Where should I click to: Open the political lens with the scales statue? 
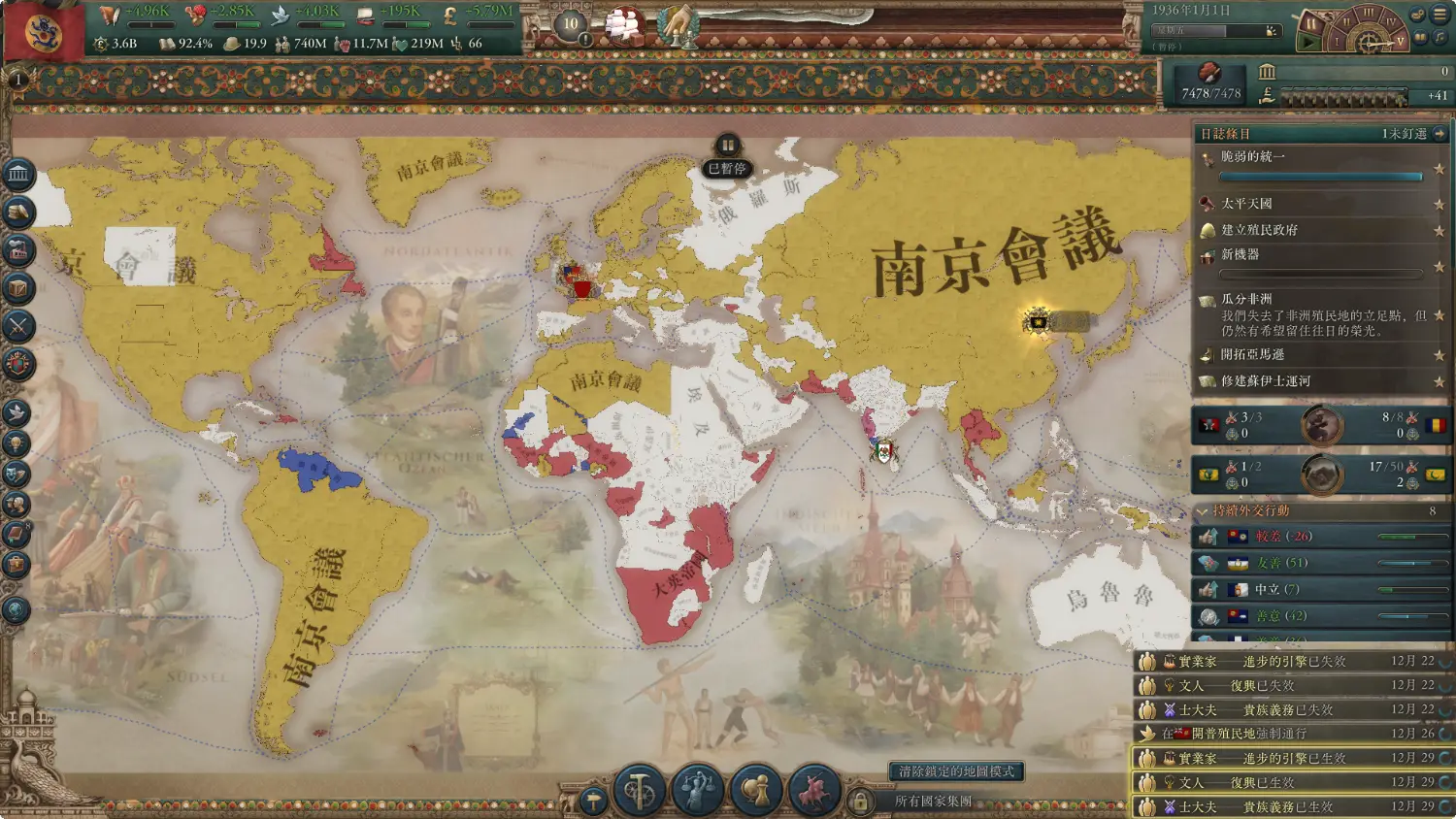tap(697, 791)
